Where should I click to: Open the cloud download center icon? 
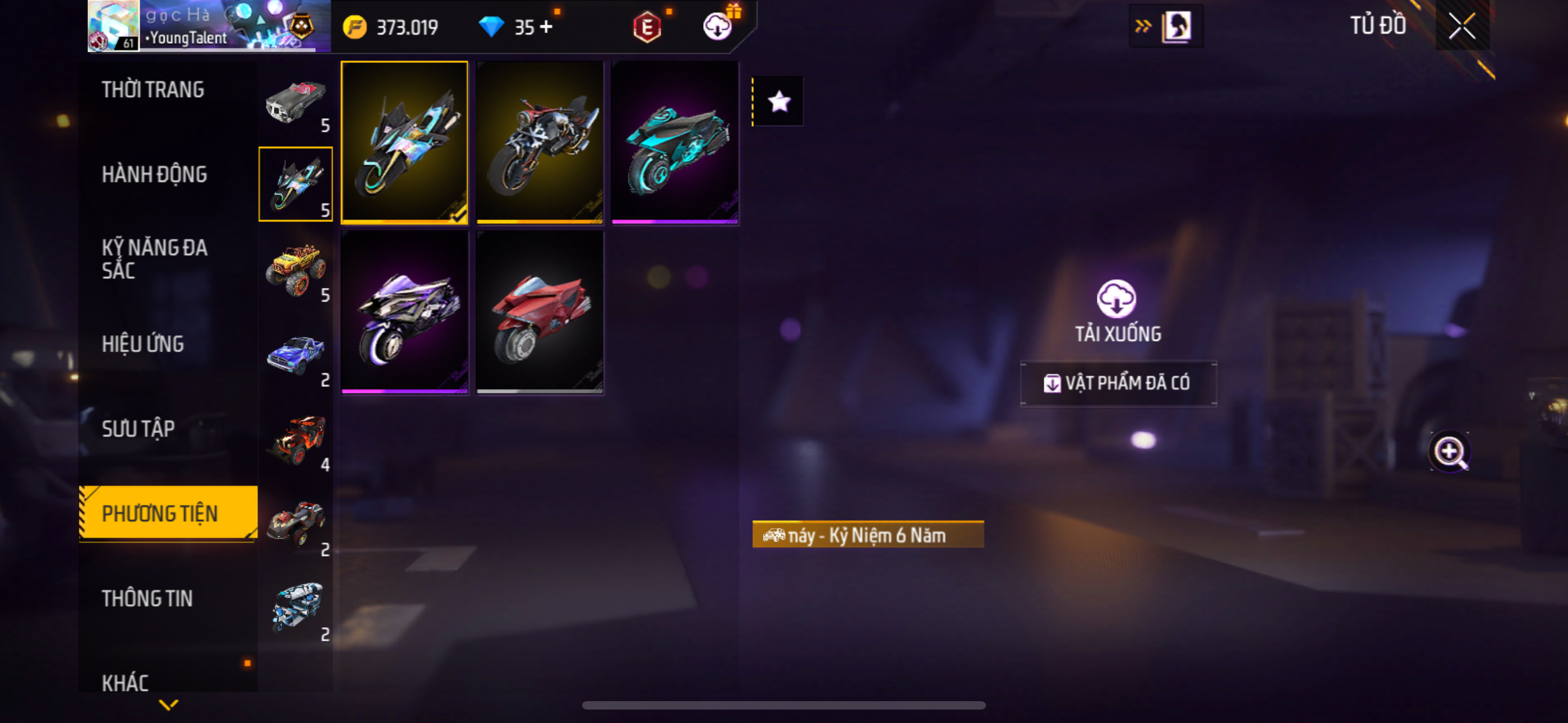click(x=718, y=26)
